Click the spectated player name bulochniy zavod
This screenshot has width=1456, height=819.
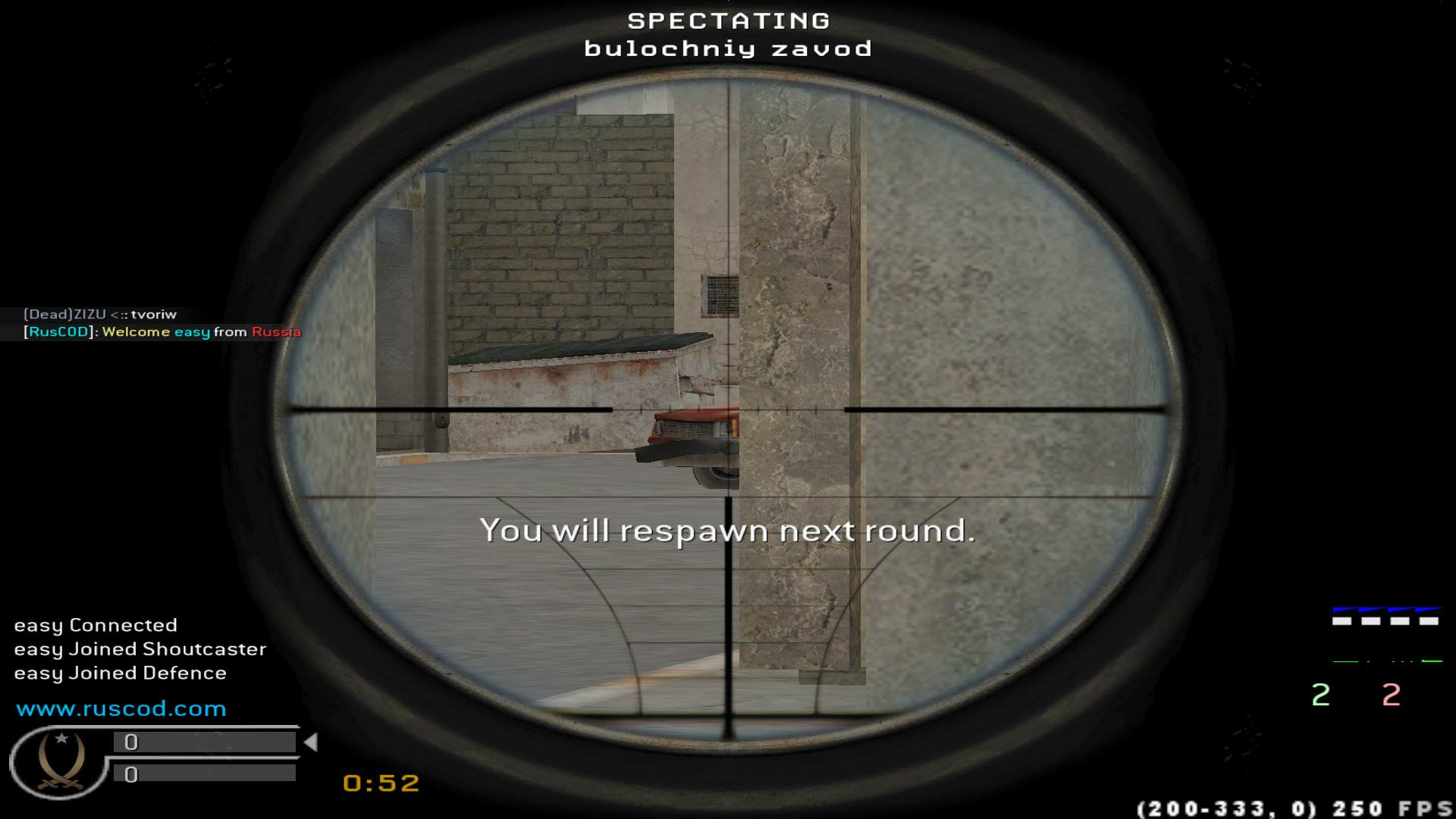tap(728, 49)
